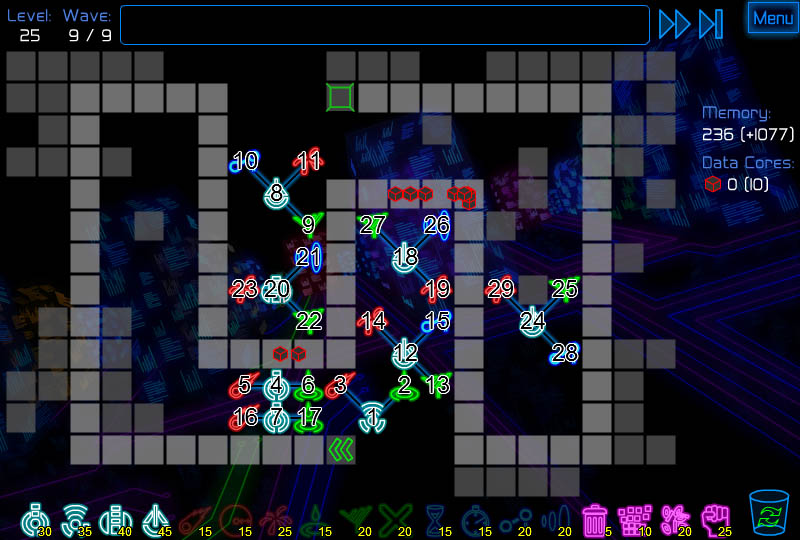Open the Menu button
The image size is (800, 540).
[773, 18]
